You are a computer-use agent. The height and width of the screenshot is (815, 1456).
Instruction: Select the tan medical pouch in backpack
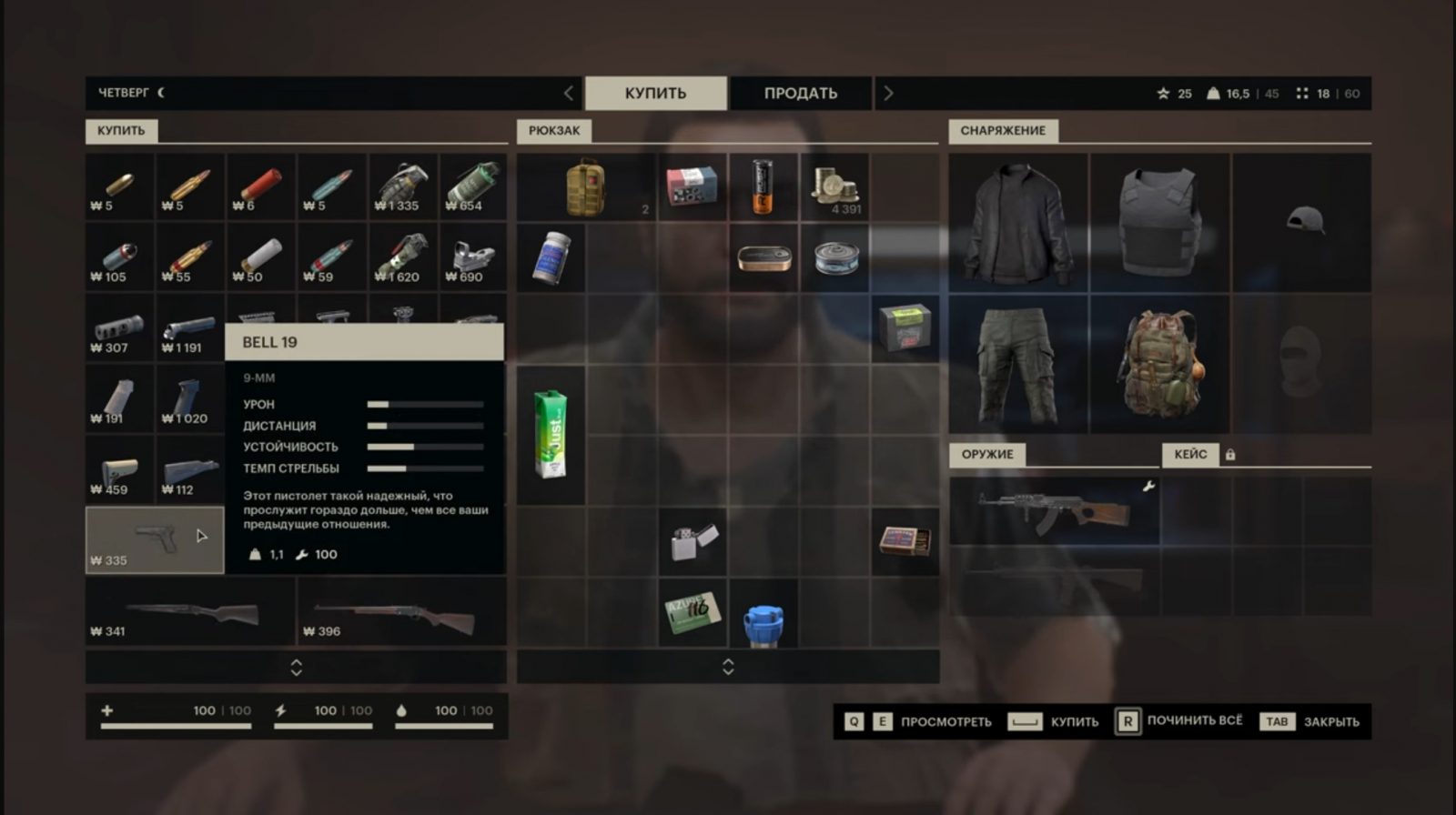coord(586,187)
